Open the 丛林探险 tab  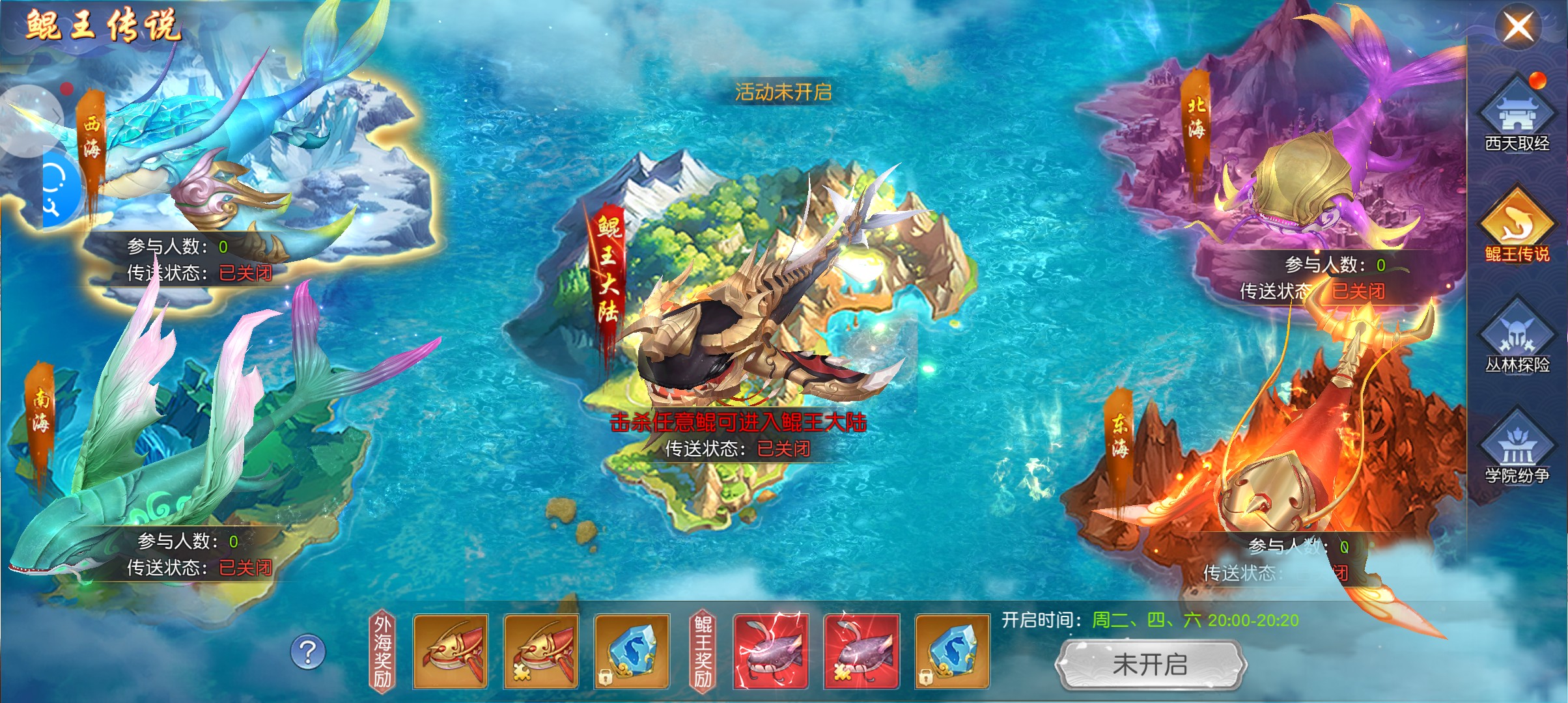click(x=1517, y=340)
